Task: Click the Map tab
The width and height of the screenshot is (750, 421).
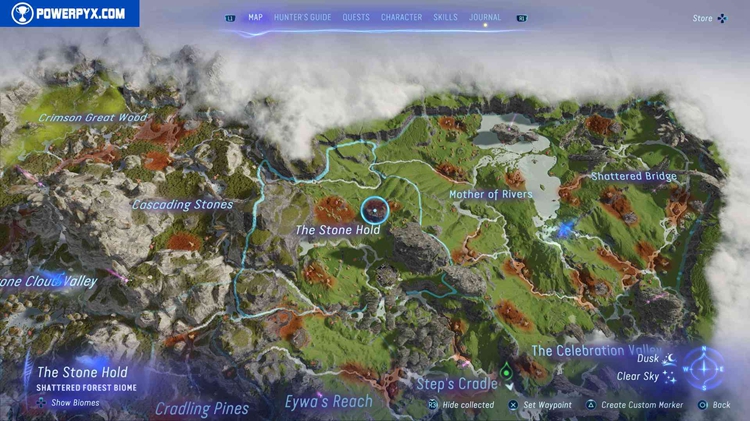Action: (256, 17)
